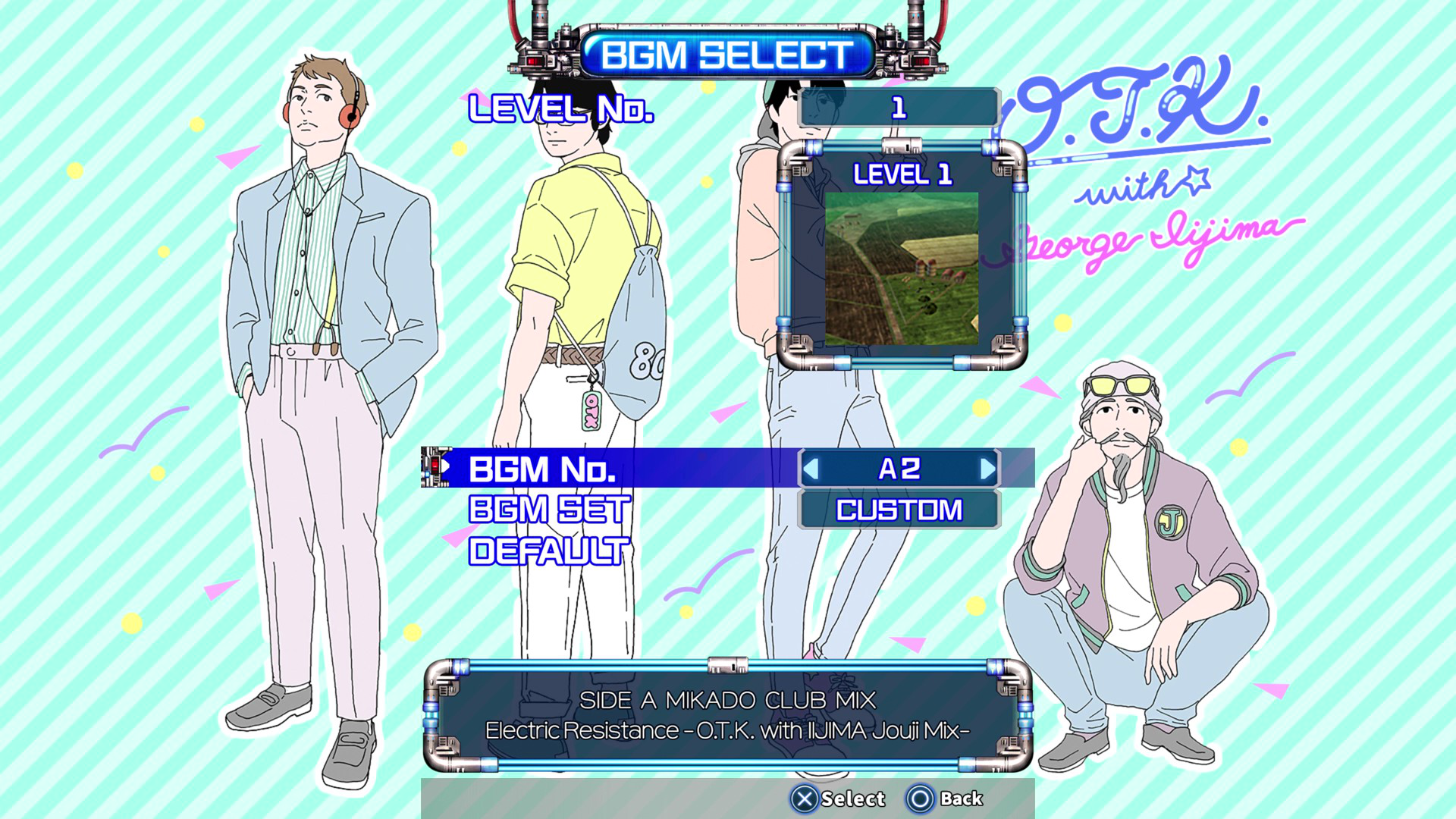The width and height of the screenshot is (1456, 819).
Task: Choose the BGM SET option
Action: pyautogui.click(x=549, y=510)
